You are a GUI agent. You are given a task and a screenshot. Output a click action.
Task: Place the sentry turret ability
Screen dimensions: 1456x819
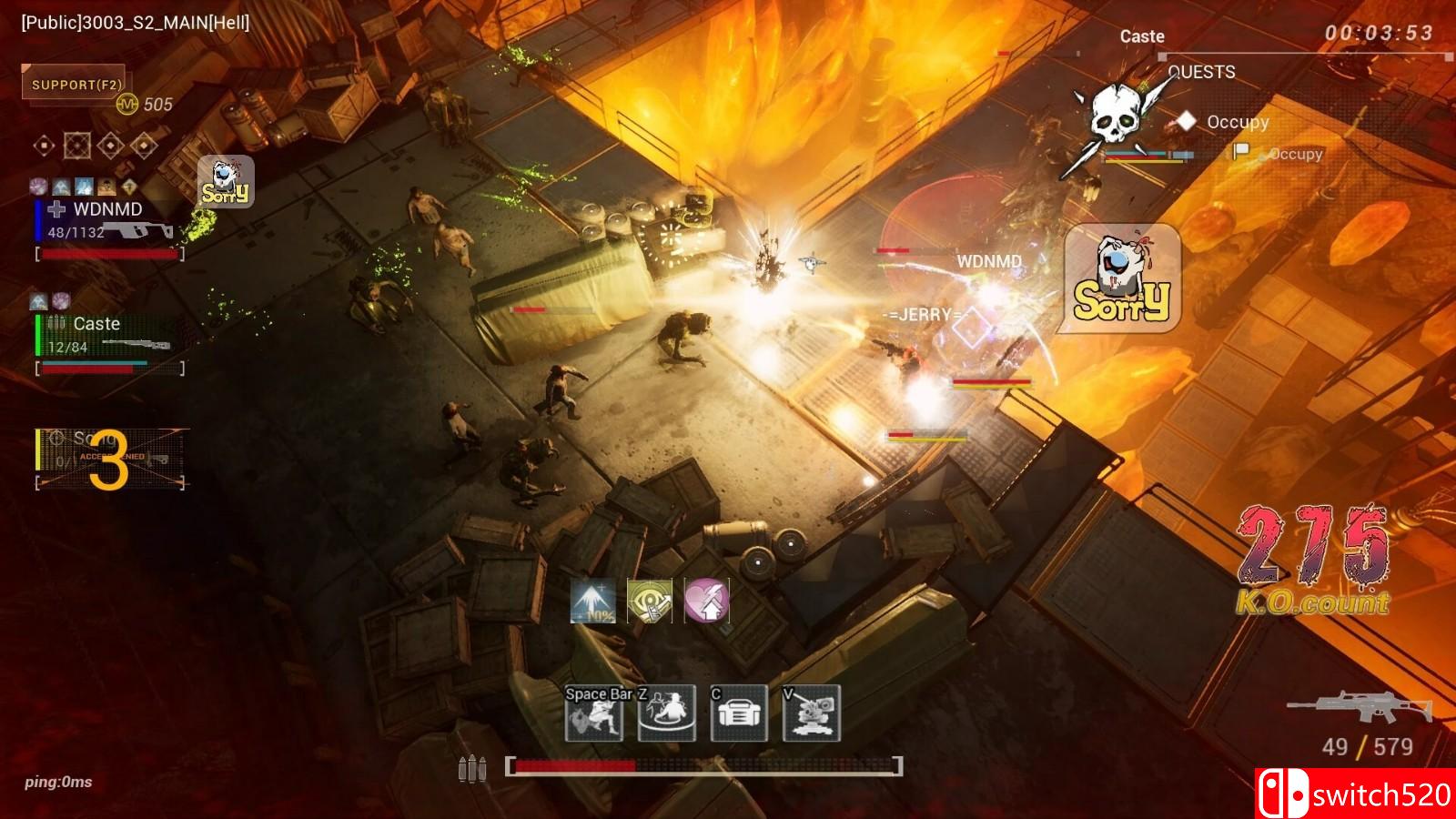(811, 713)
